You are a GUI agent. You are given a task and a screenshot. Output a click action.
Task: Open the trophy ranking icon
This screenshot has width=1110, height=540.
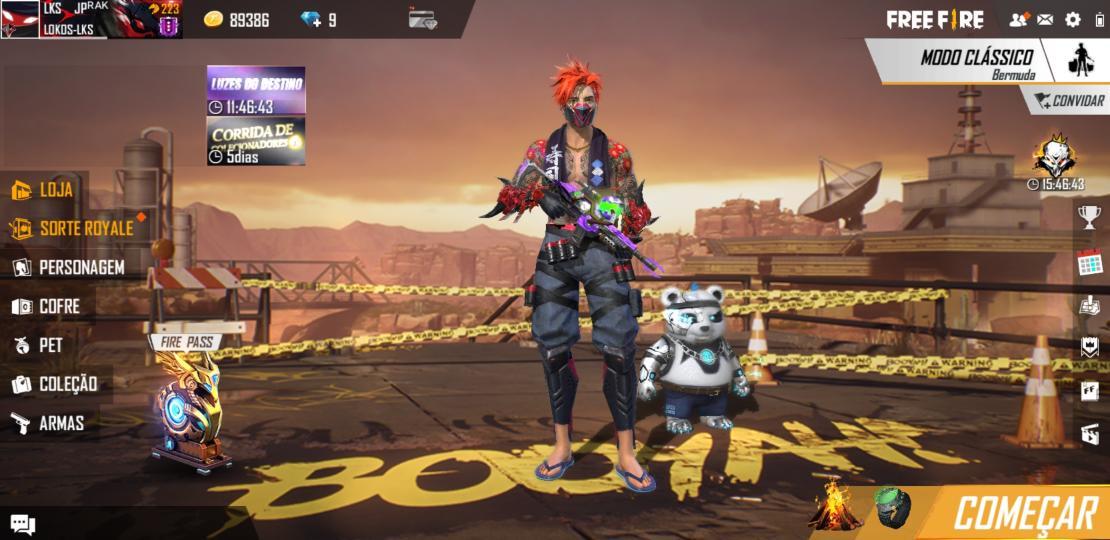(x=1089, y=216)
